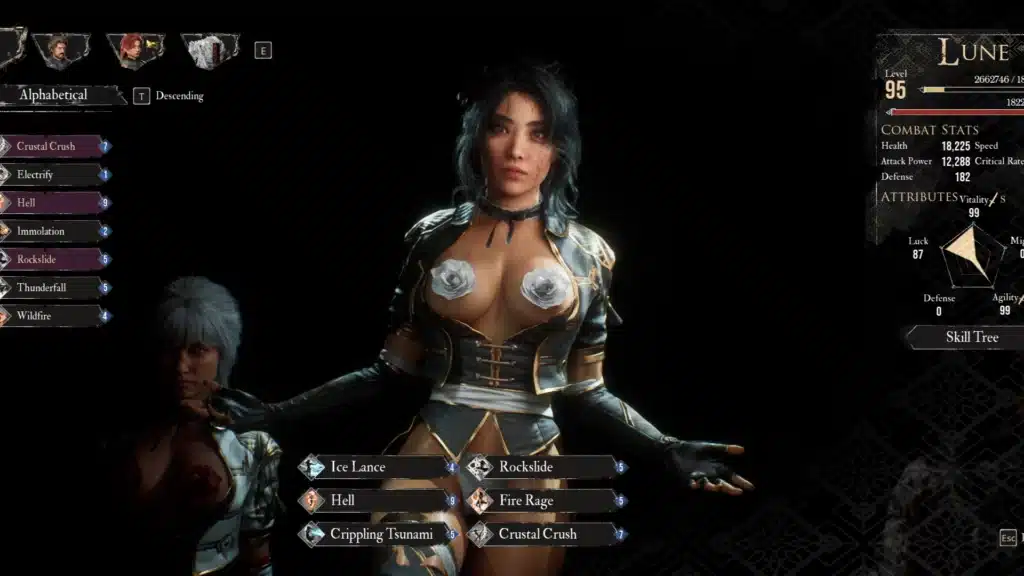Switch to the brown-haired man portrait

click(x=60, y=50)
